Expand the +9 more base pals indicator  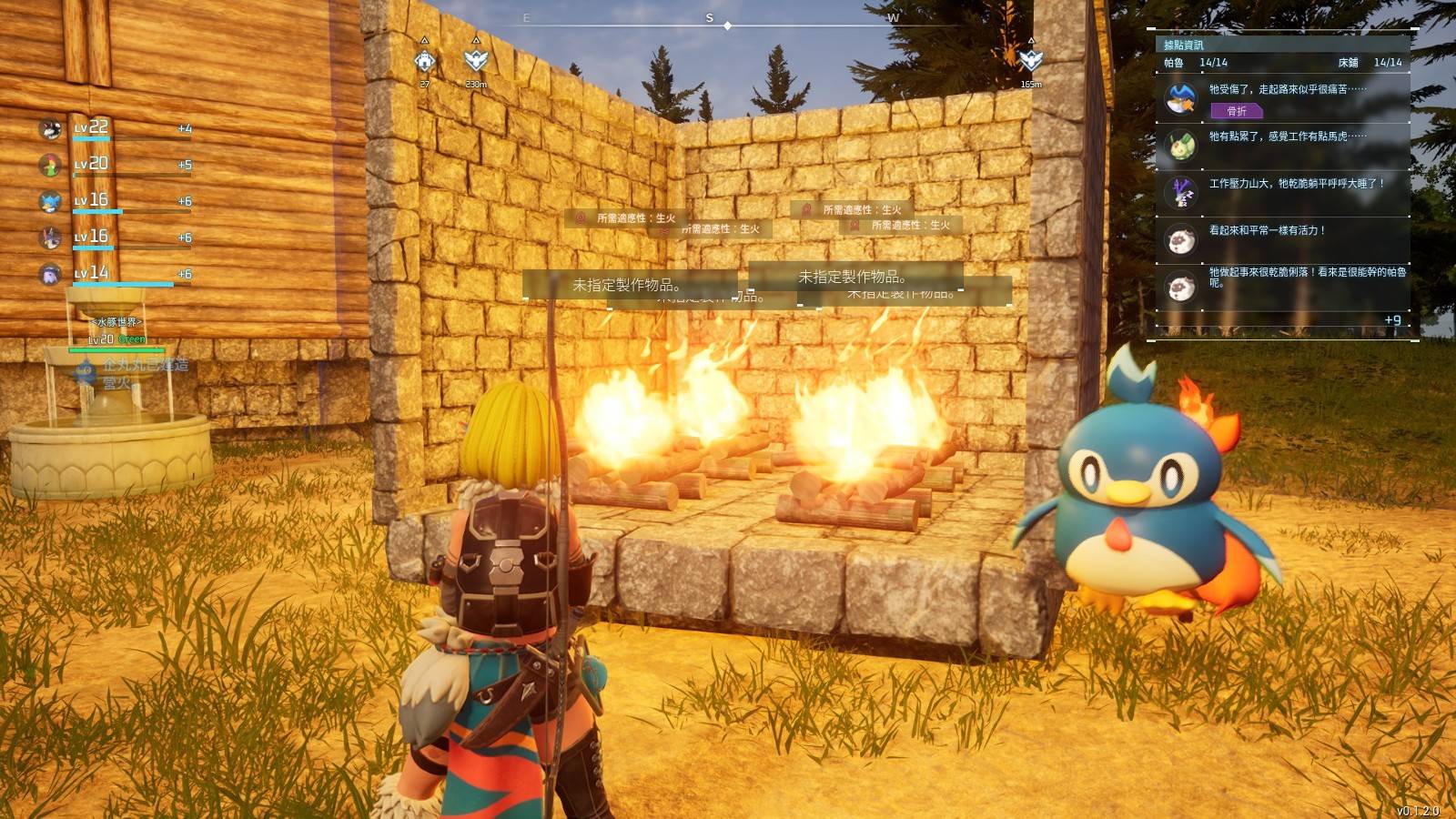point(1392,320)
